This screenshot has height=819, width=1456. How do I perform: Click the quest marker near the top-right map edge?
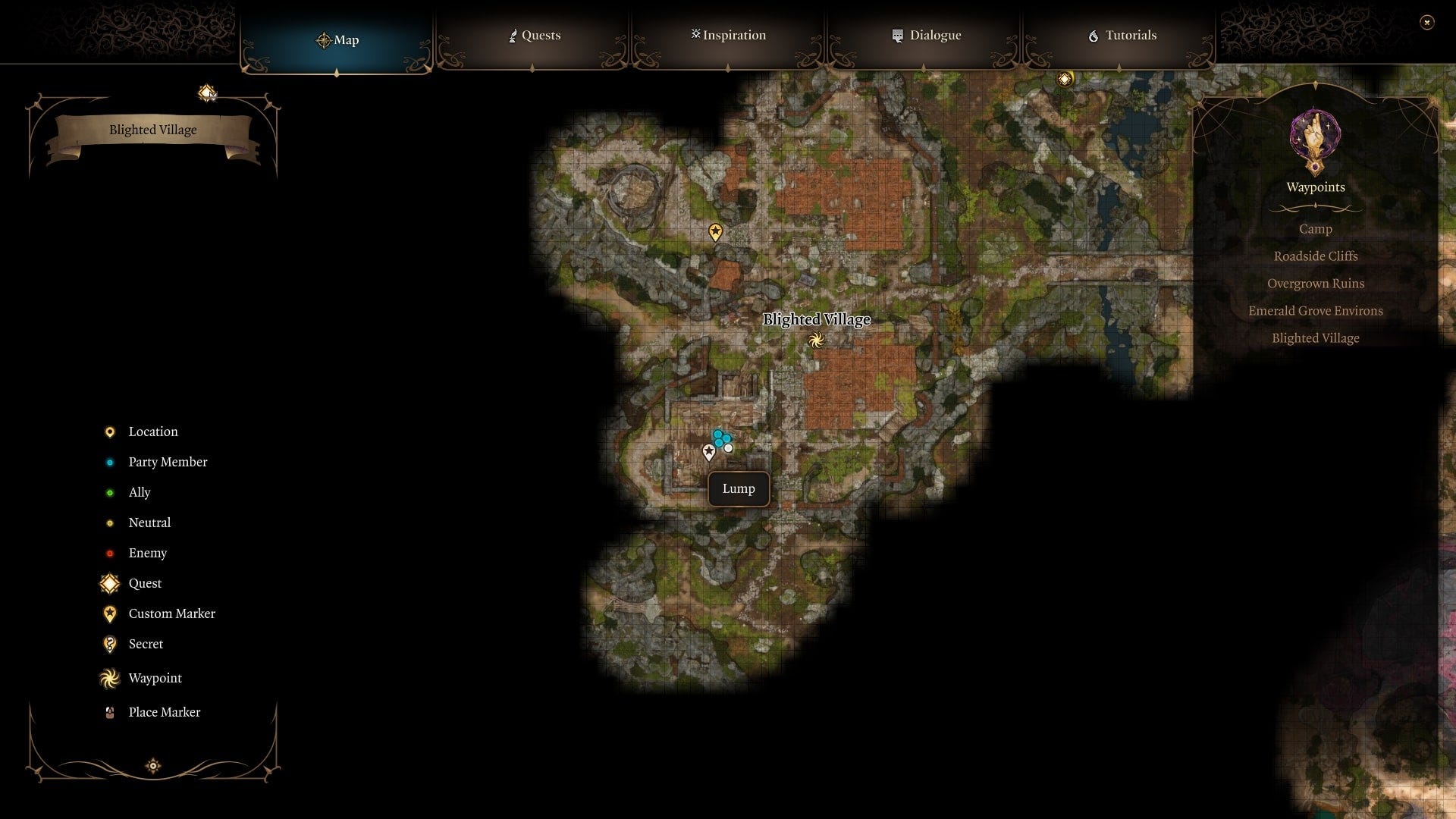[x=1065, y=77]
